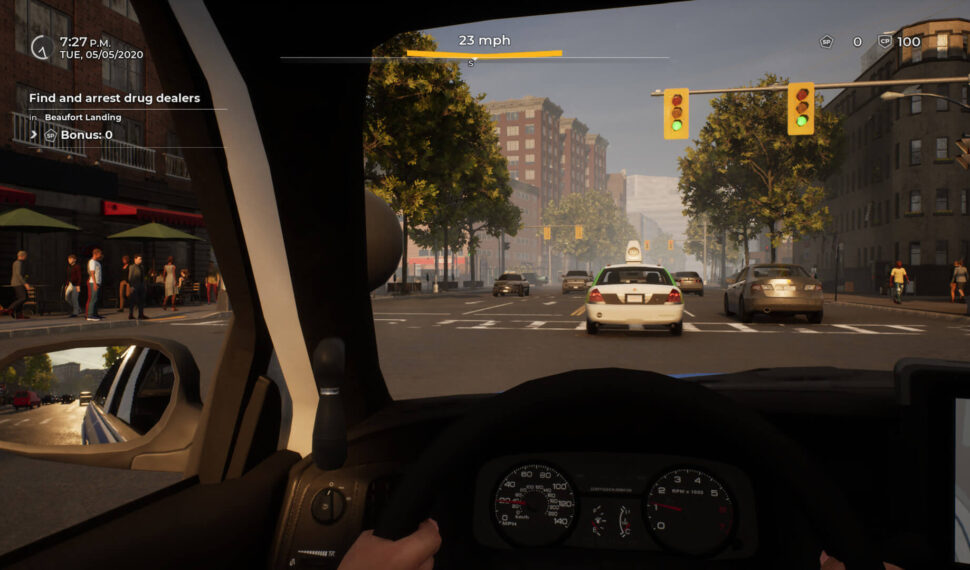This screenshot has width=970, height=570.
Task: Expand the Bonus objective arrow
Action: point(34,134)
